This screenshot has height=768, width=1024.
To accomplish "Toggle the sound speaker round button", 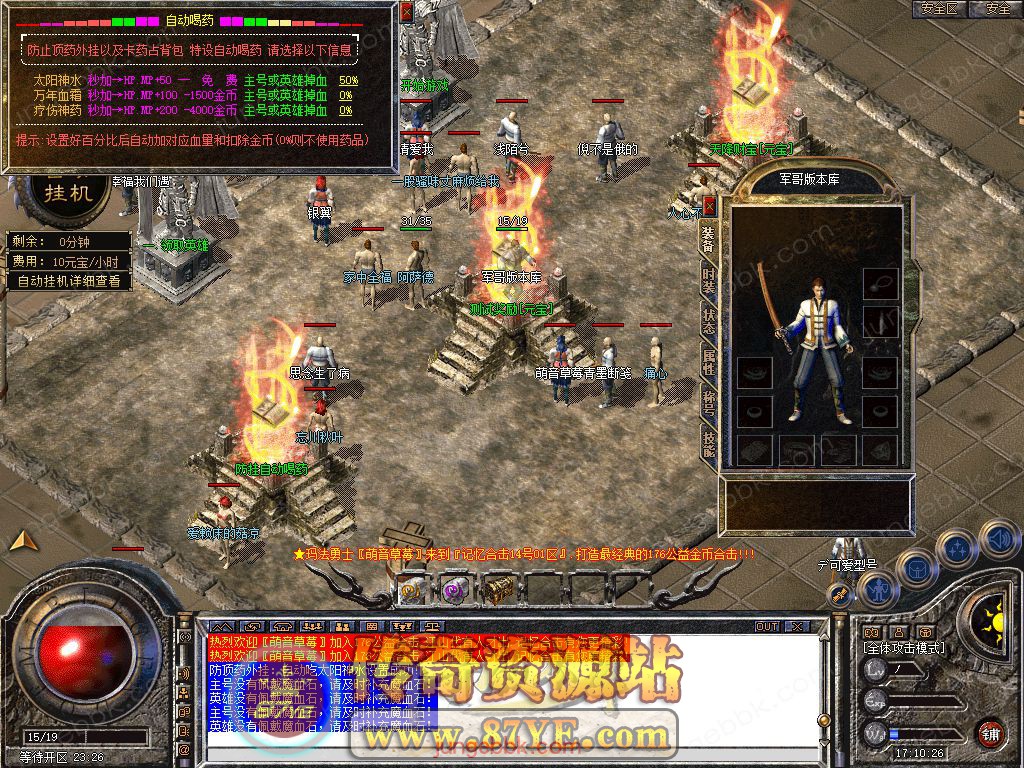I will click(1000, 539).
